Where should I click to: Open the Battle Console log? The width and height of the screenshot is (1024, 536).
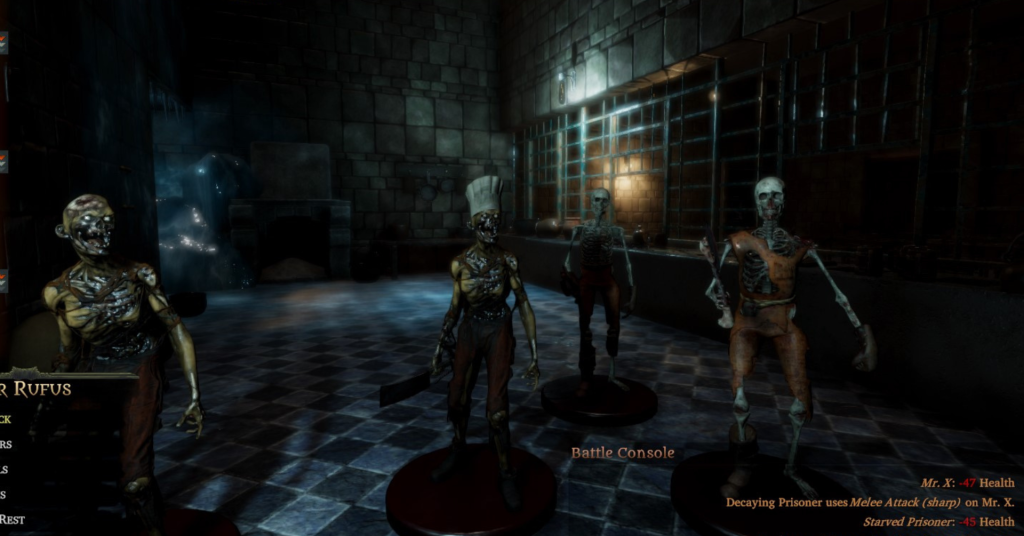pyautogui.click(x=622, y=453)
